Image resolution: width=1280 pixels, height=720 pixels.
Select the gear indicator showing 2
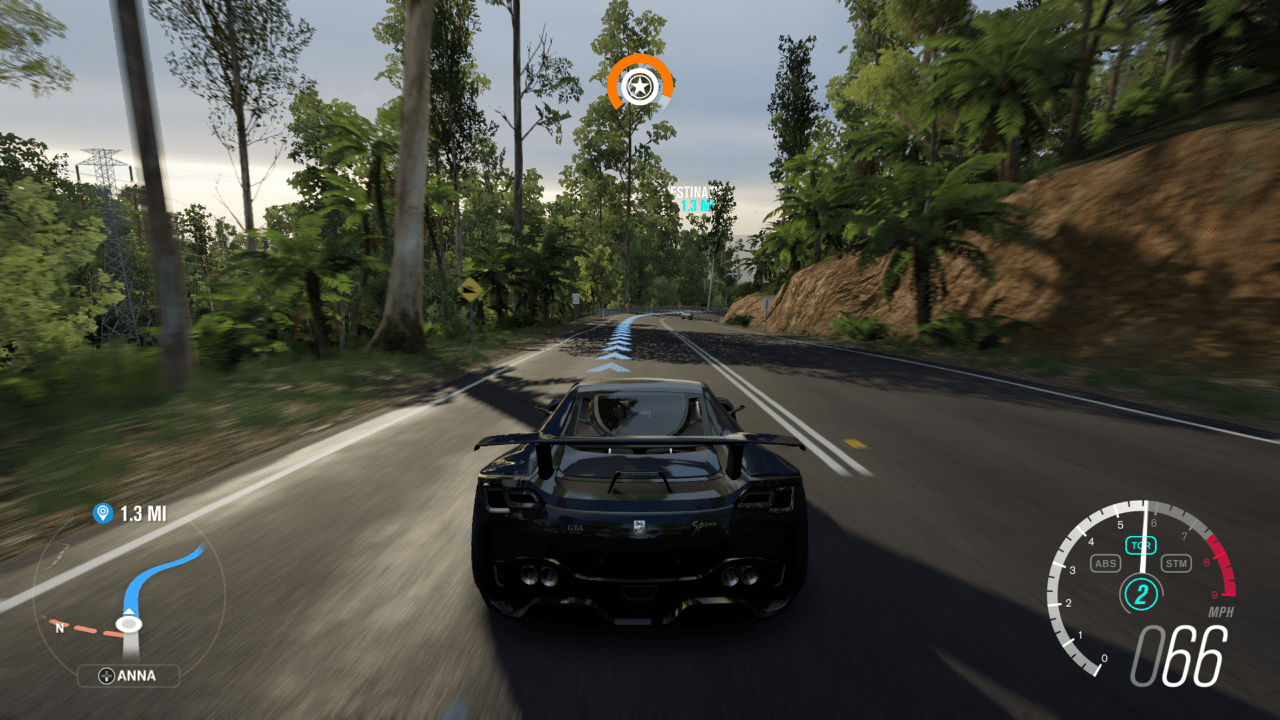tap(1140, 594)
